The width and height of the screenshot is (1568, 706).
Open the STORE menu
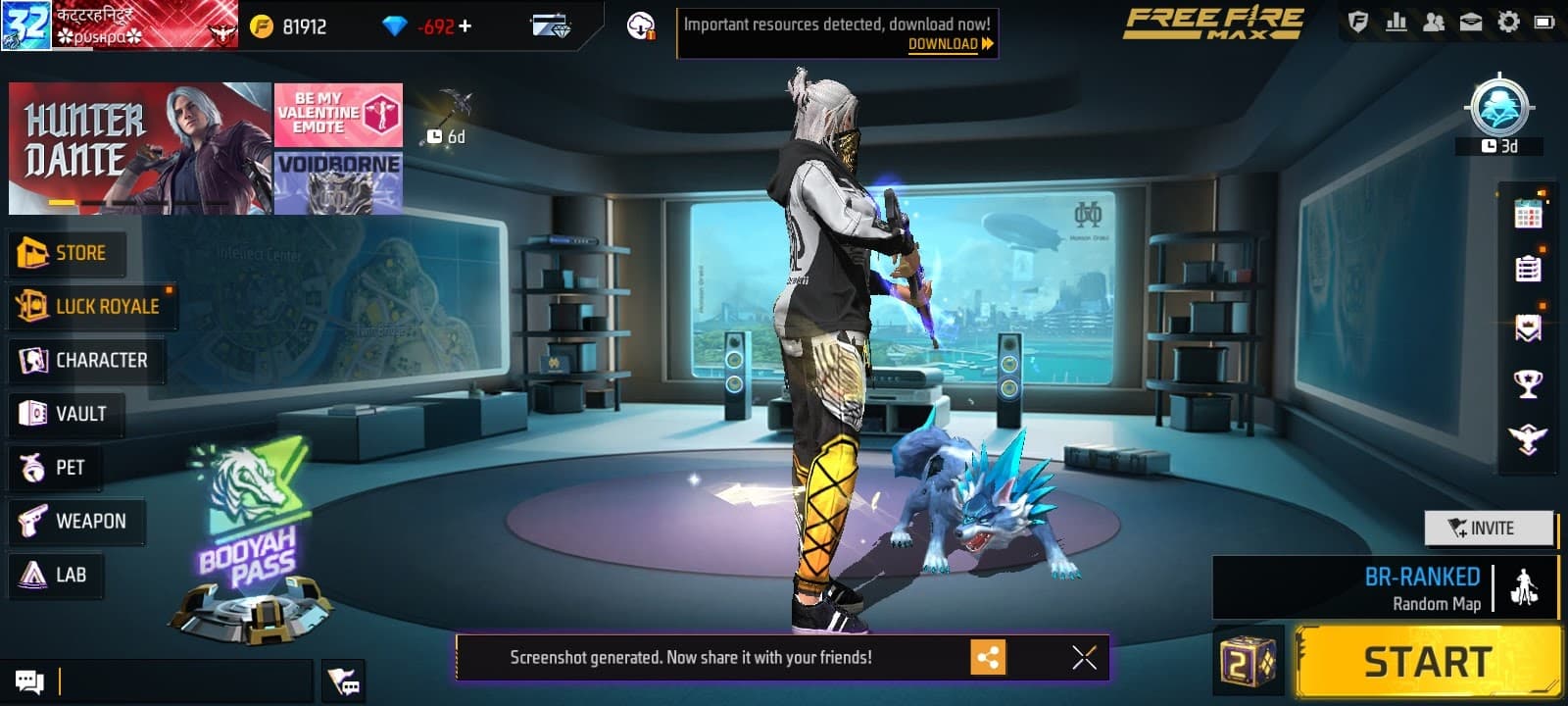(x=65, y=253)
